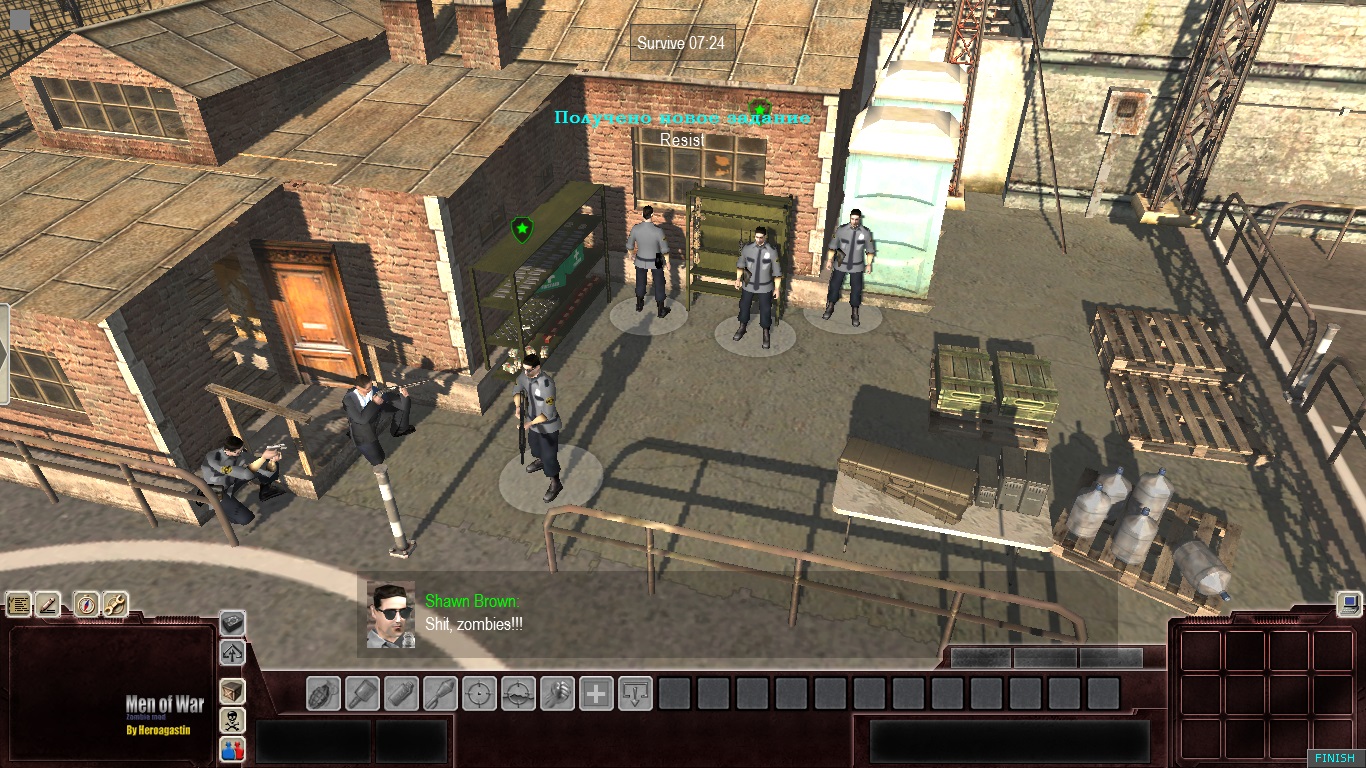Open the mission objectives list icon
This screenshot has width=1366, height=768.
point(19,604)
